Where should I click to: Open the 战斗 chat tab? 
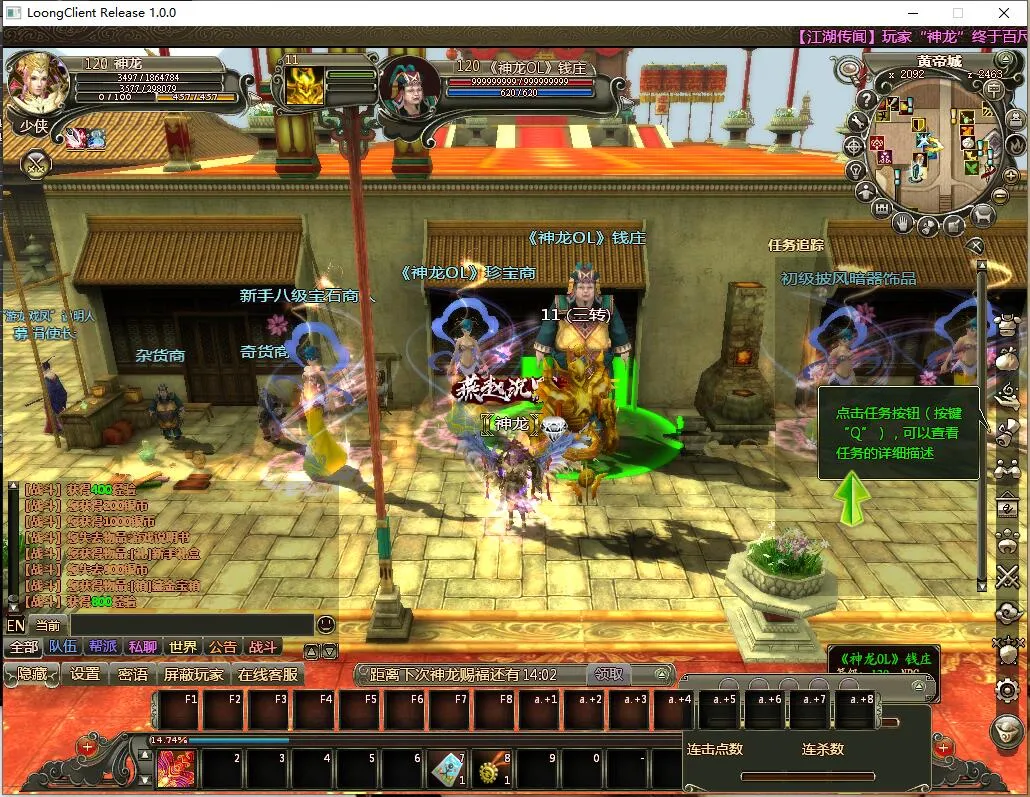(x=262, y=647)
